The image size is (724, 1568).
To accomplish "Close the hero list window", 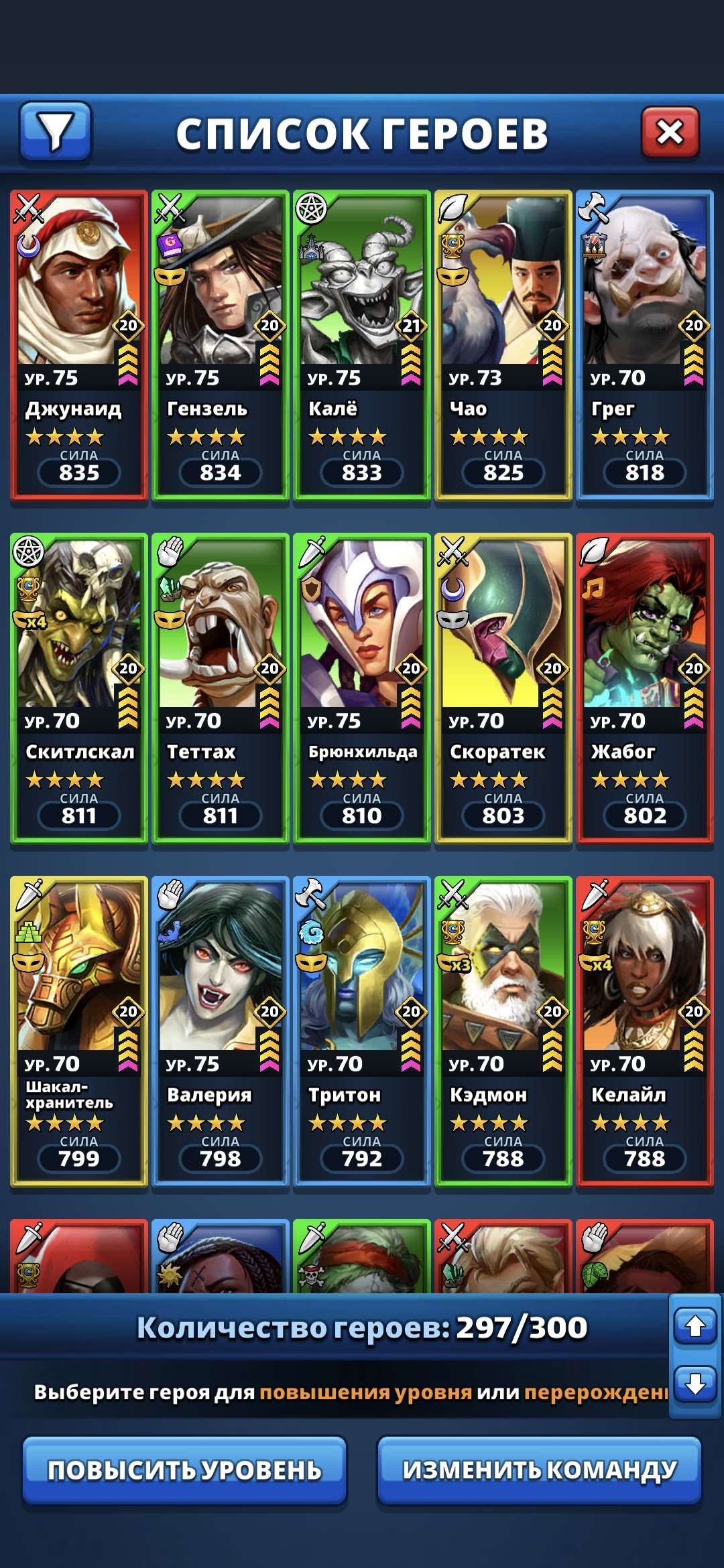I will click(670, 131).
